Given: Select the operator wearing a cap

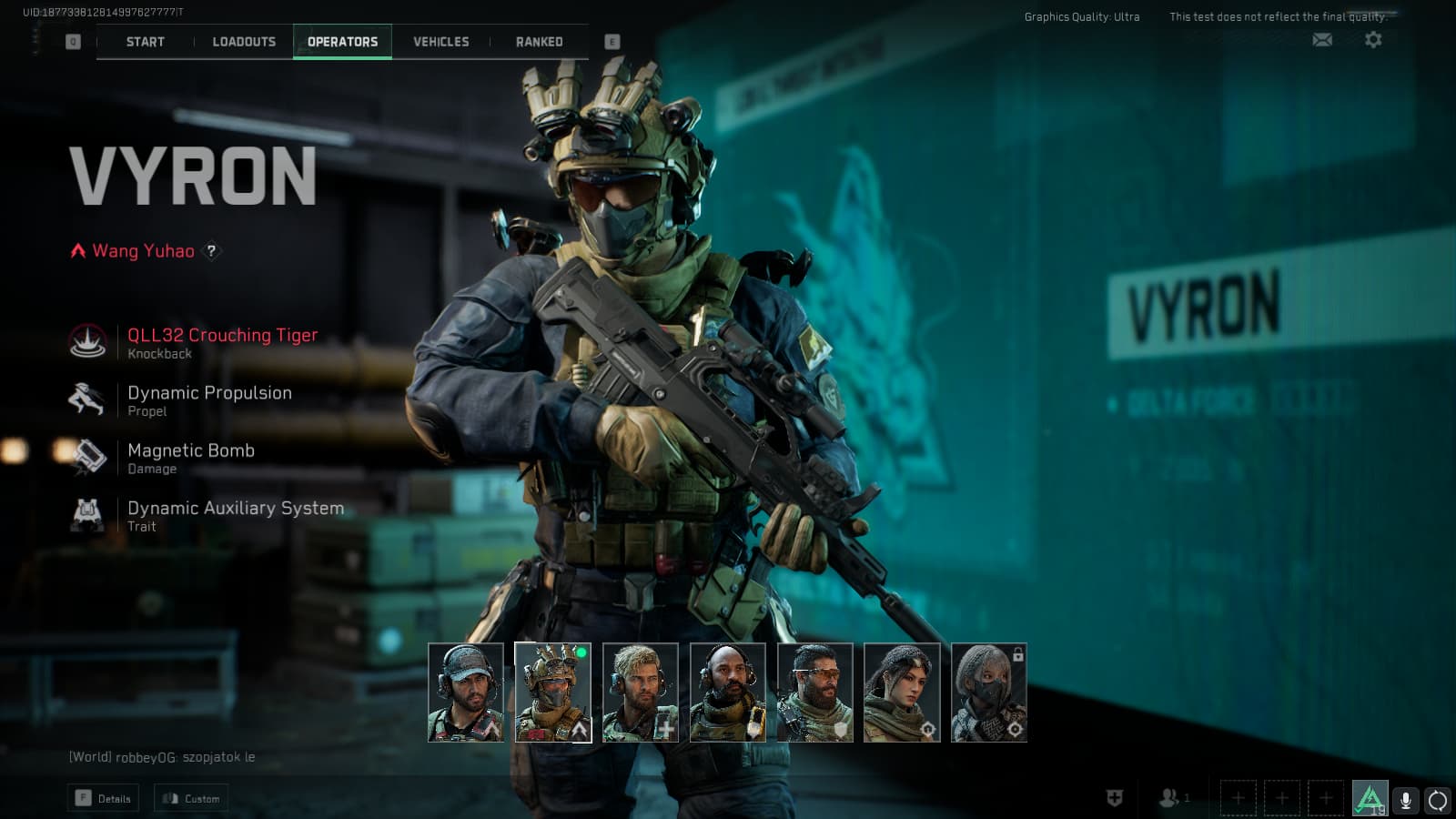Looking at the screenshot, I should [466, 693].
